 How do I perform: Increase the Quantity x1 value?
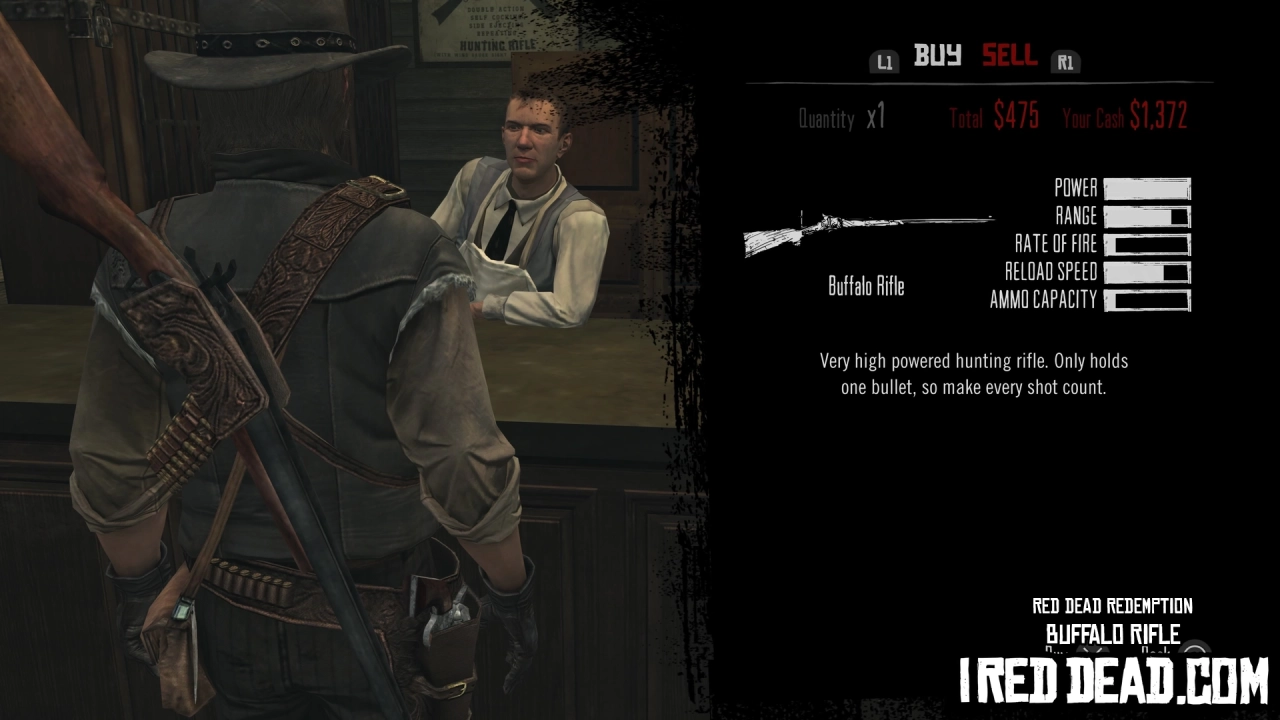point(877,117)
